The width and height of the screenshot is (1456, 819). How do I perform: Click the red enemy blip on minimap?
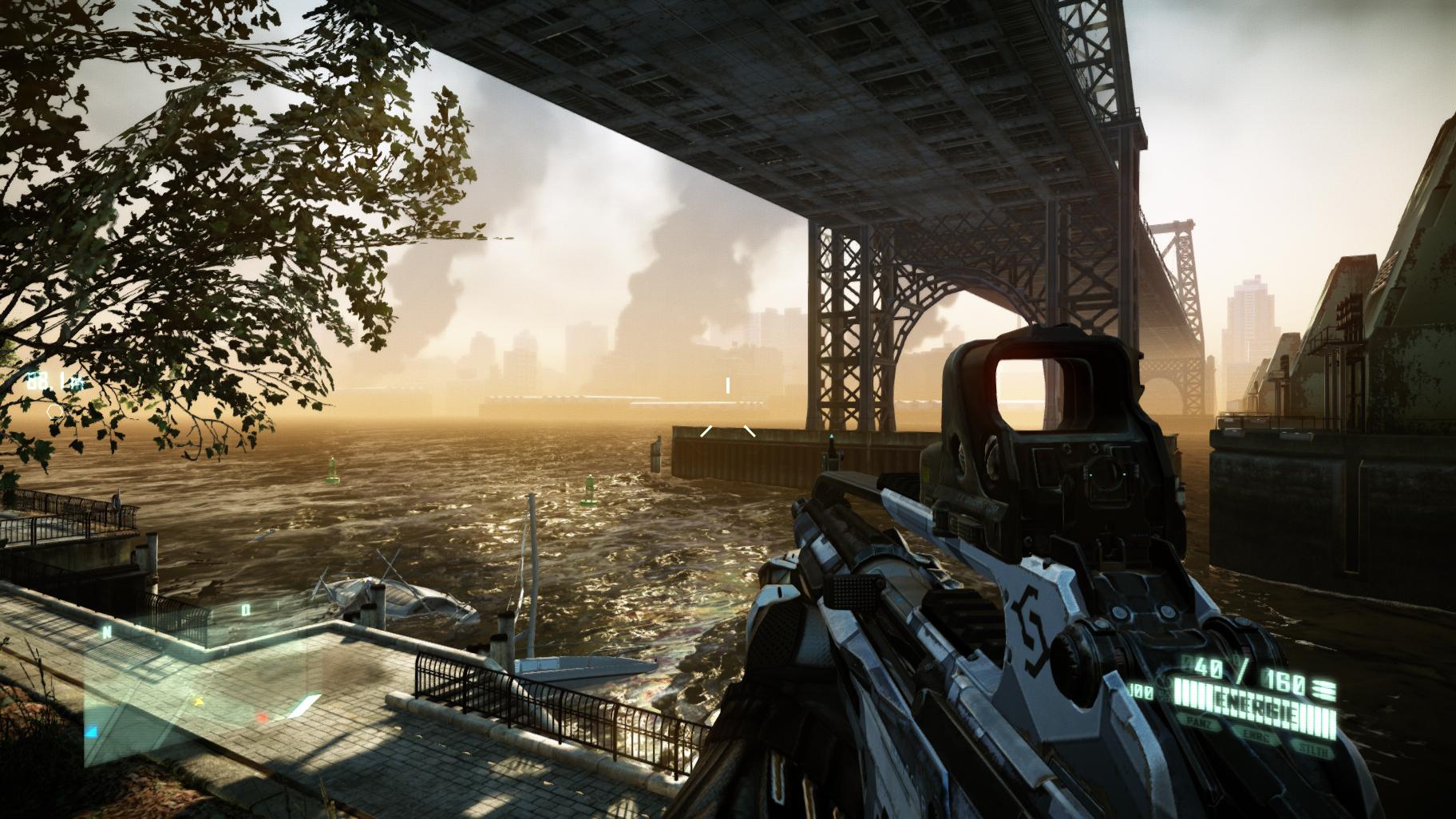262,718
